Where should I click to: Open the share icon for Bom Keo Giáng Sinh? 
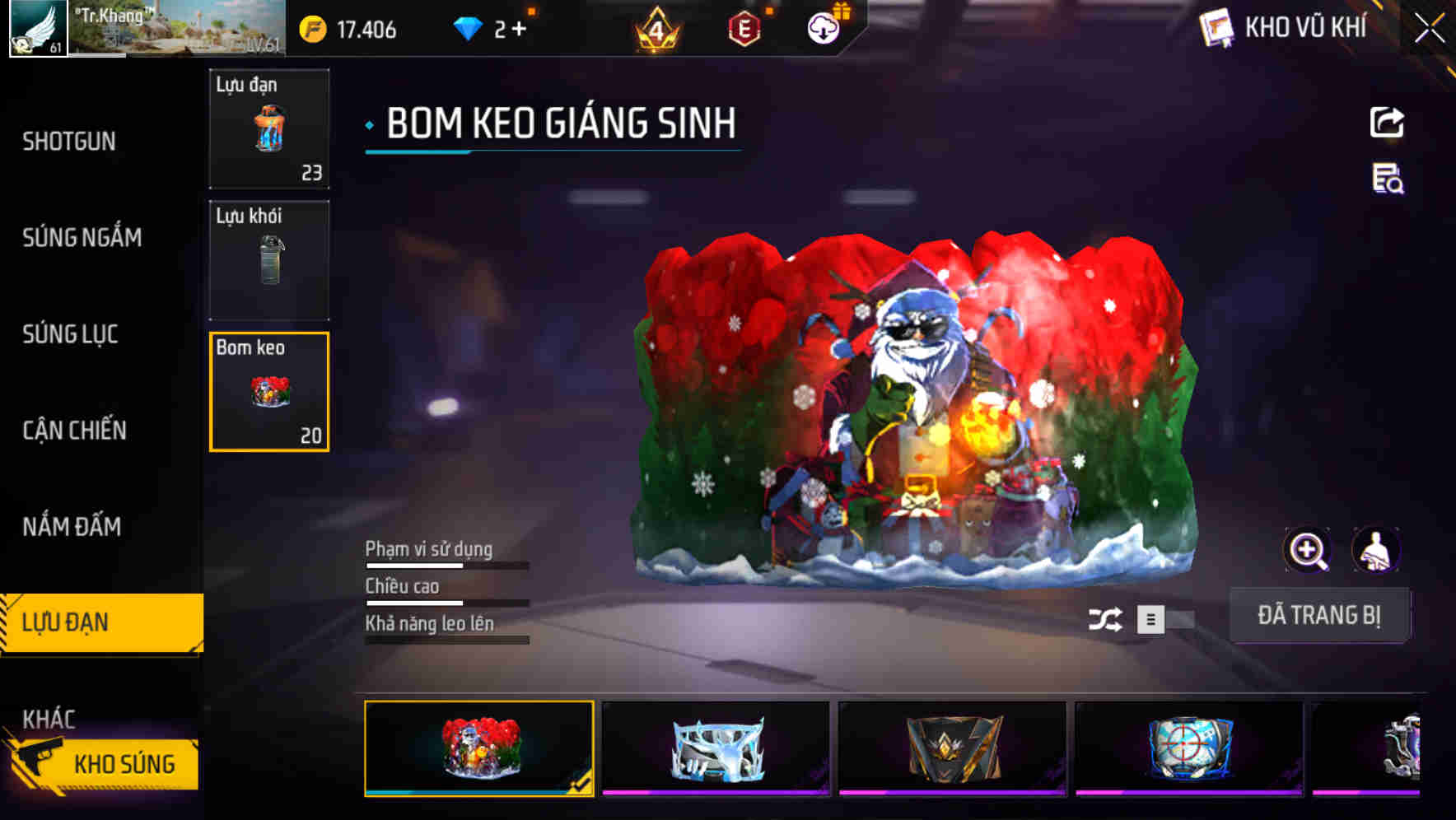pos(1388,122)
